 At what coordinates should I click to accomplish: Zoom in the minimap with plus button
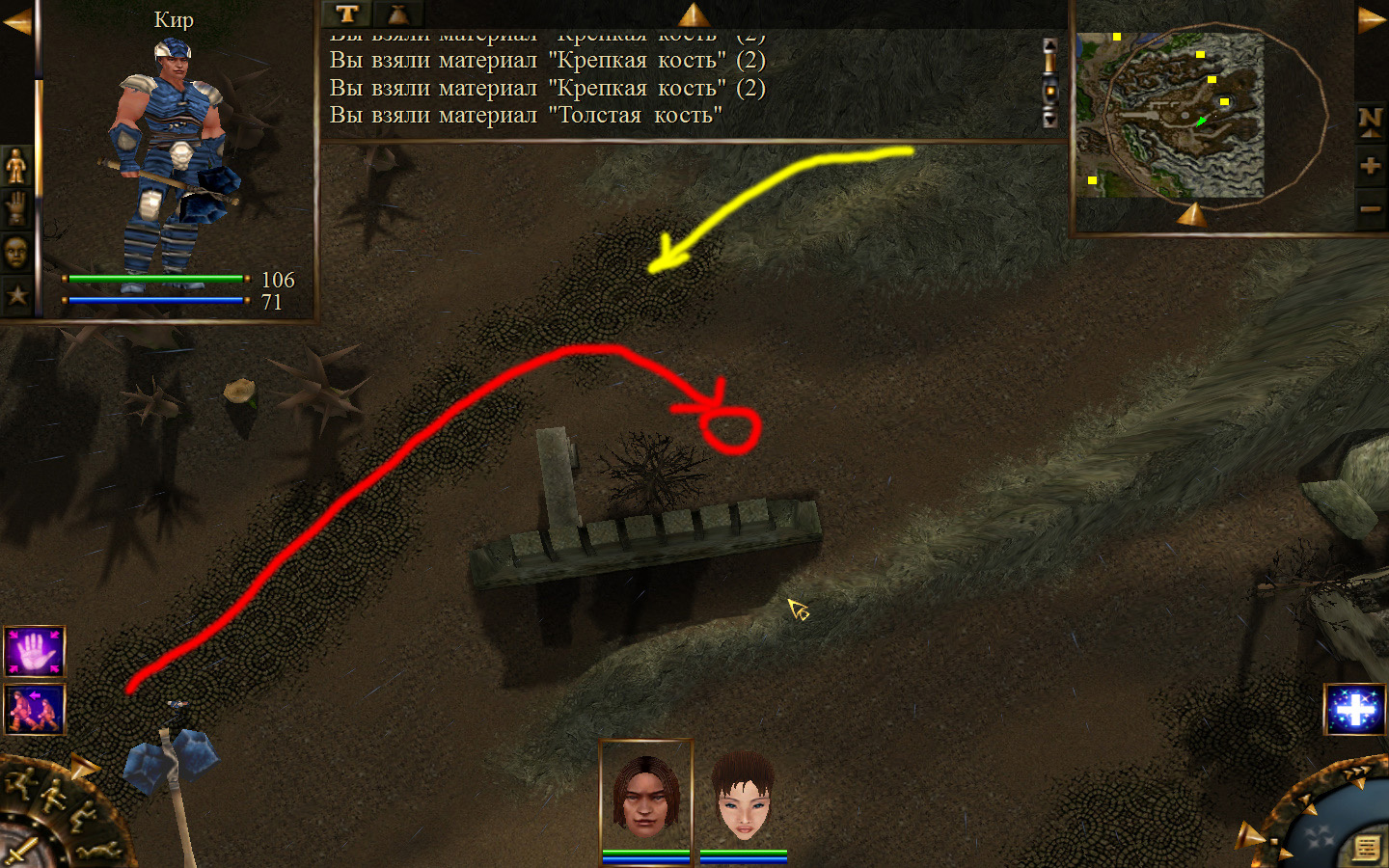[x=1370, y=166]
